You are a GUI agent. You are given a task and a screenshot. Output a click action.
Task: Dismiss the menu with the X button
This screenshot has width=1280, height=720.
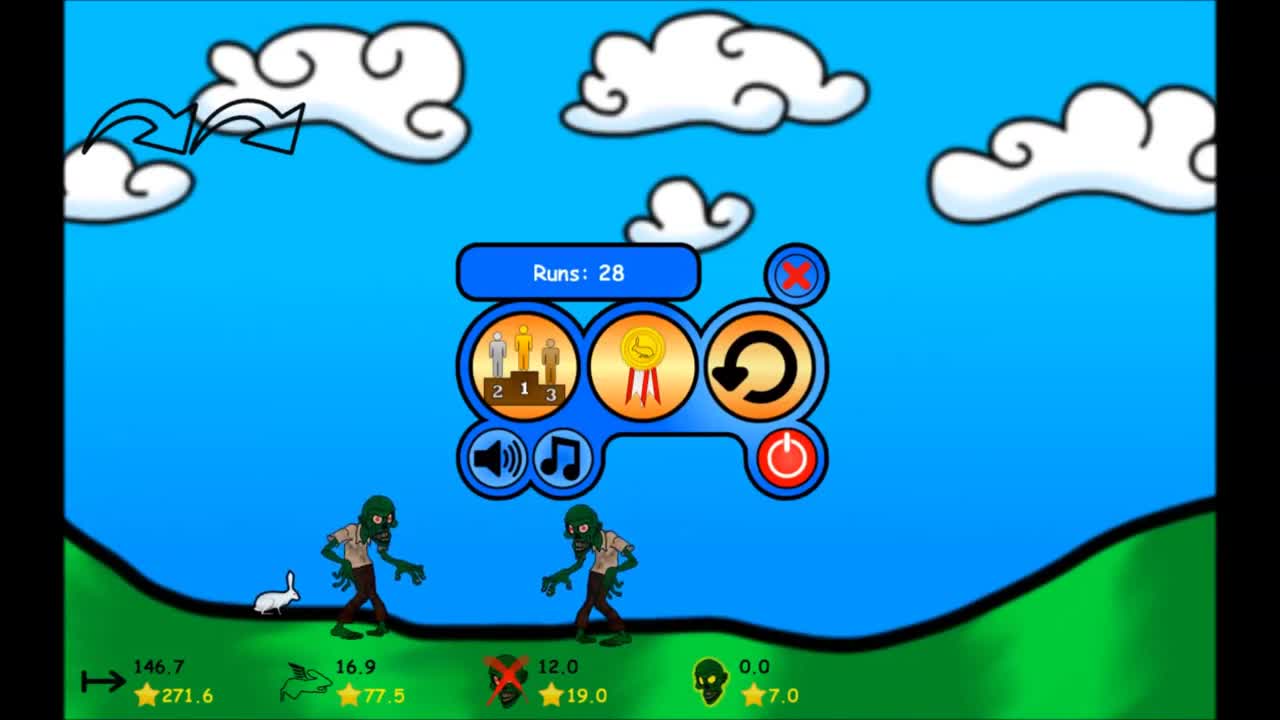pyautogui.click(x=794, y=276)
